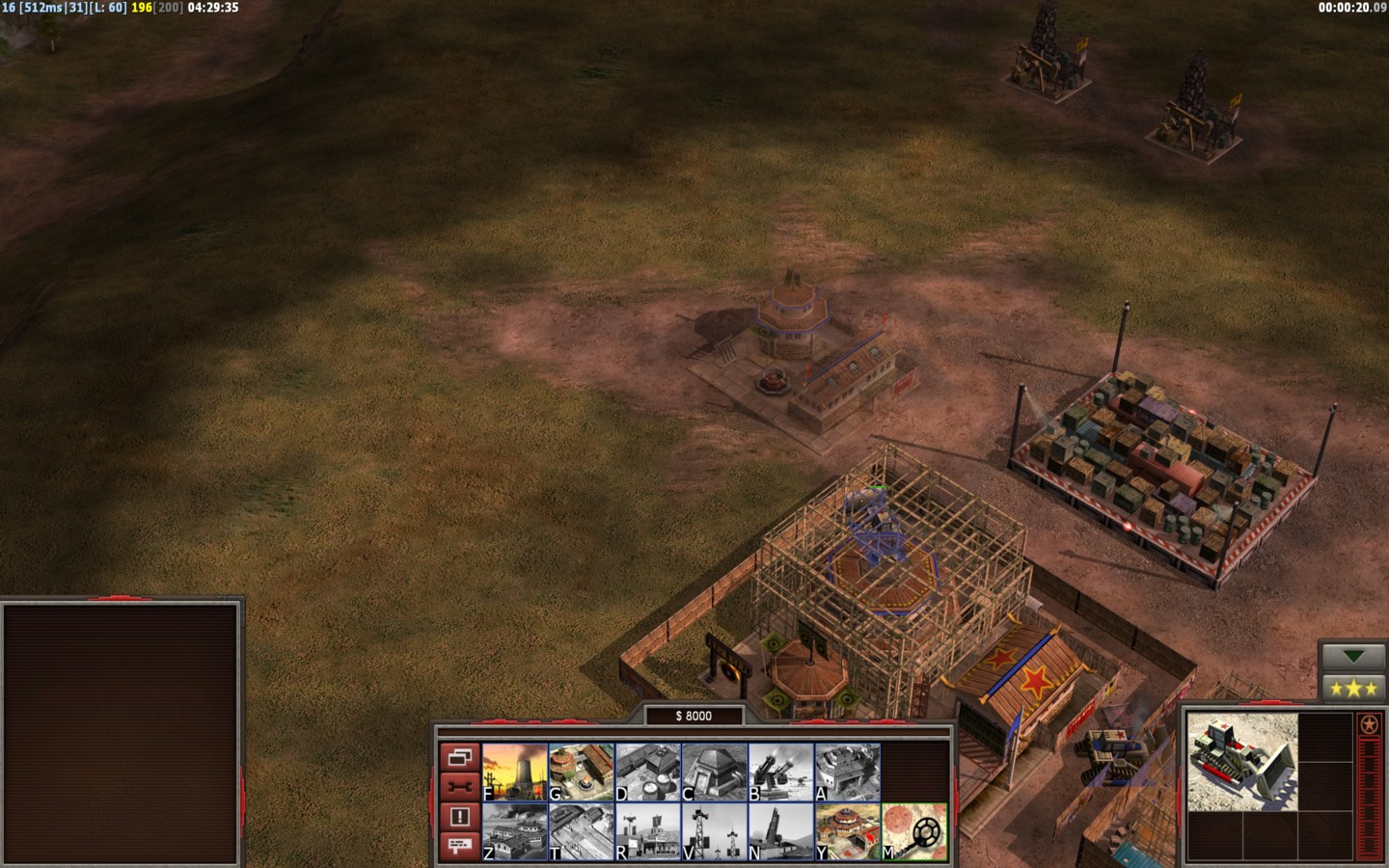This screenshot has width=1389, height=868.
Task: Select the Propaganda Center icon (R)
Action: click(x=648, y=831)
